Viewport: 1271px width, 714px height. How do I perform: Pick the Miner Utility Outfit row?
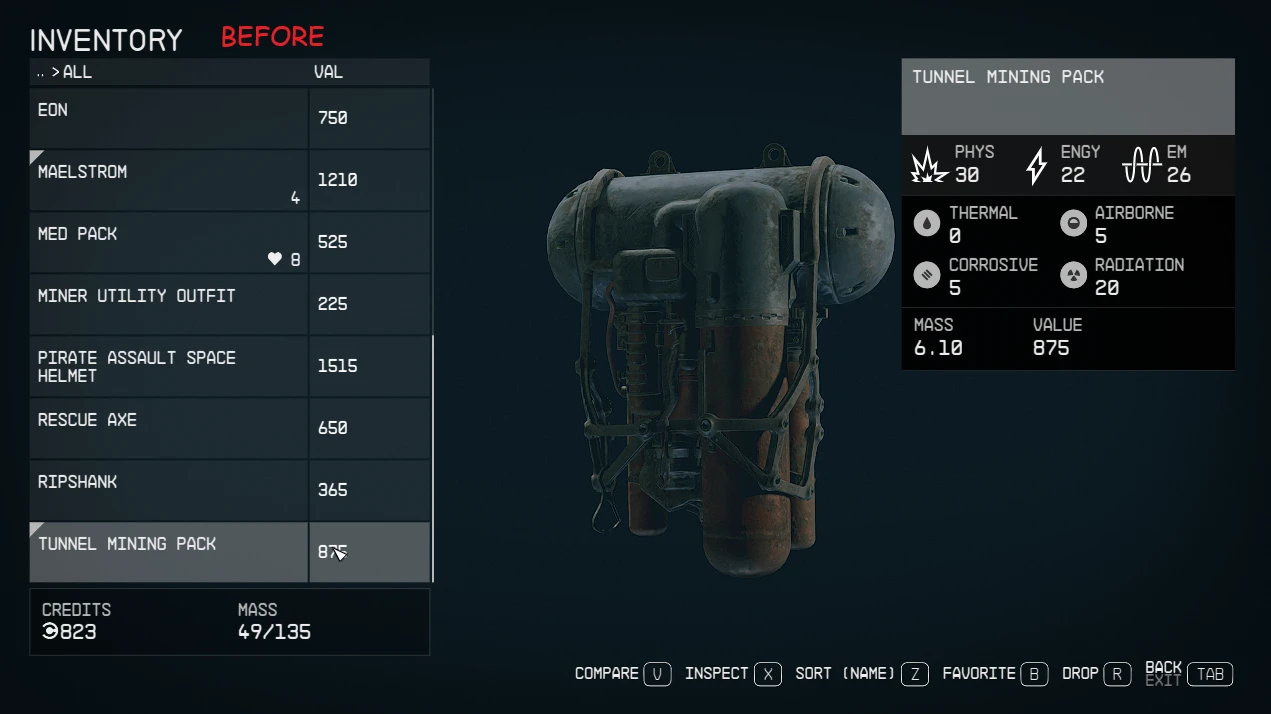(168, 304)
